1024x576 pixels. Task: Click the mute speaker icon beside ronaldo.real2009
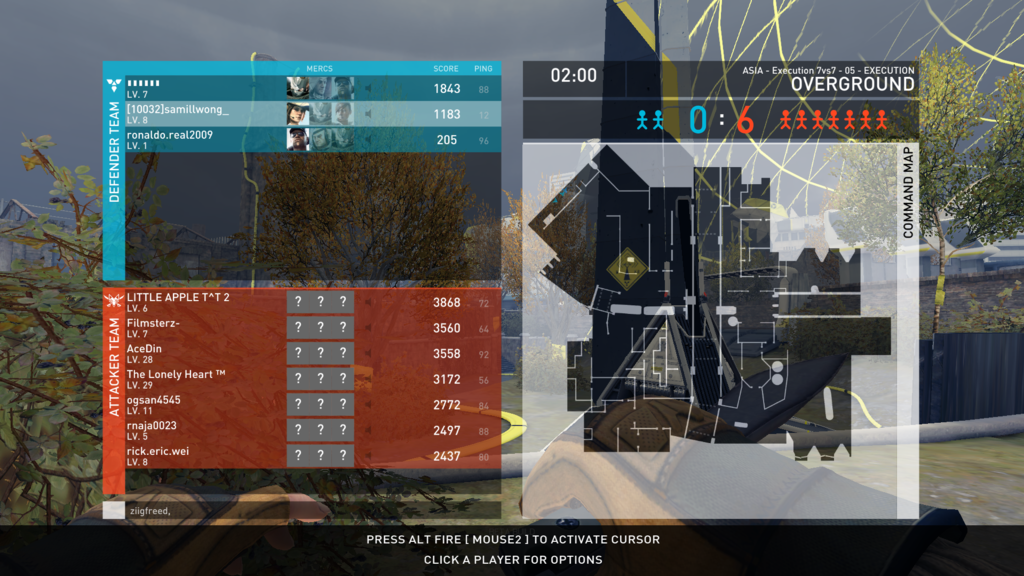367,140
